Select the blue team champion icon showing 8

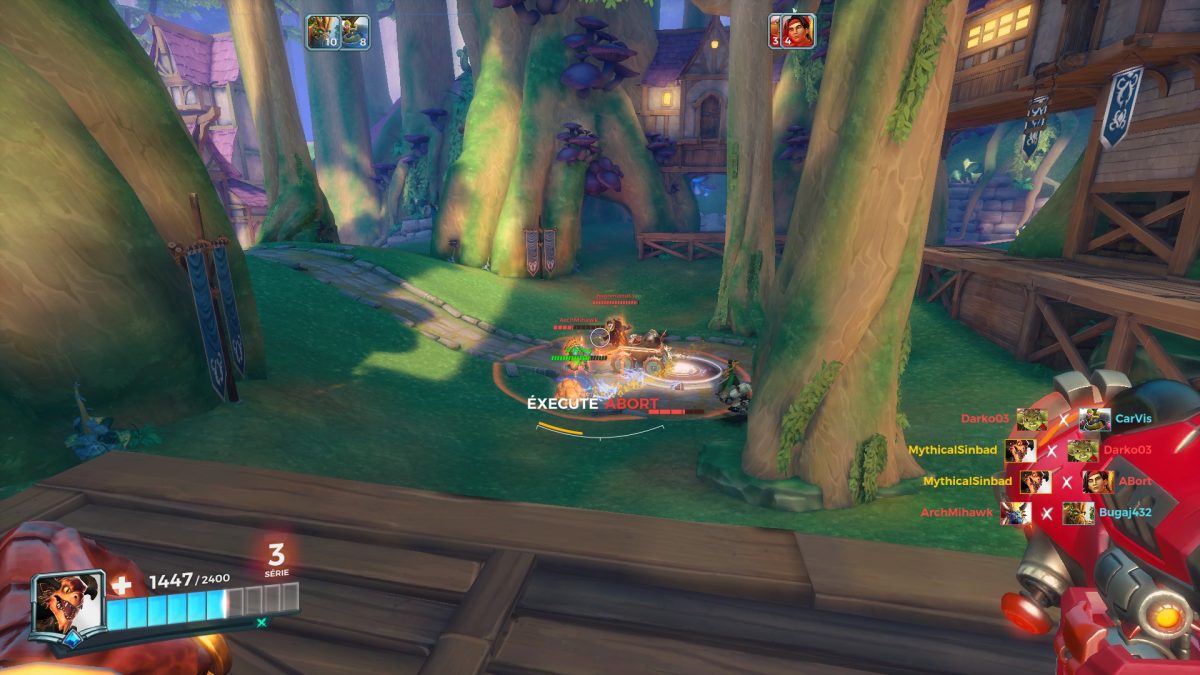355,31
